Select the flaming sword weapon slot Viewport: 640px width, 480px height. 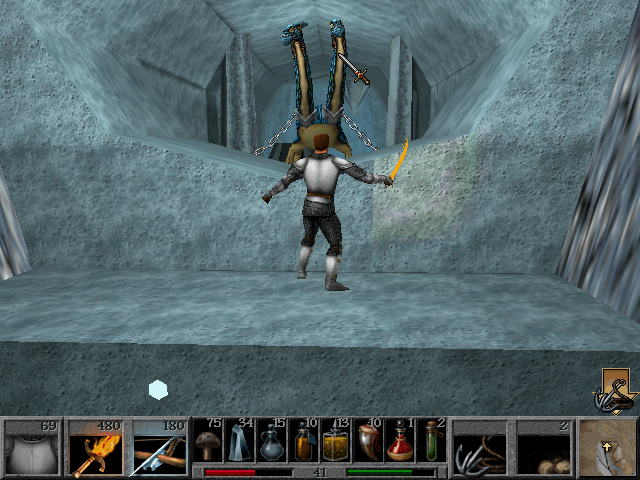click(97, 448)
